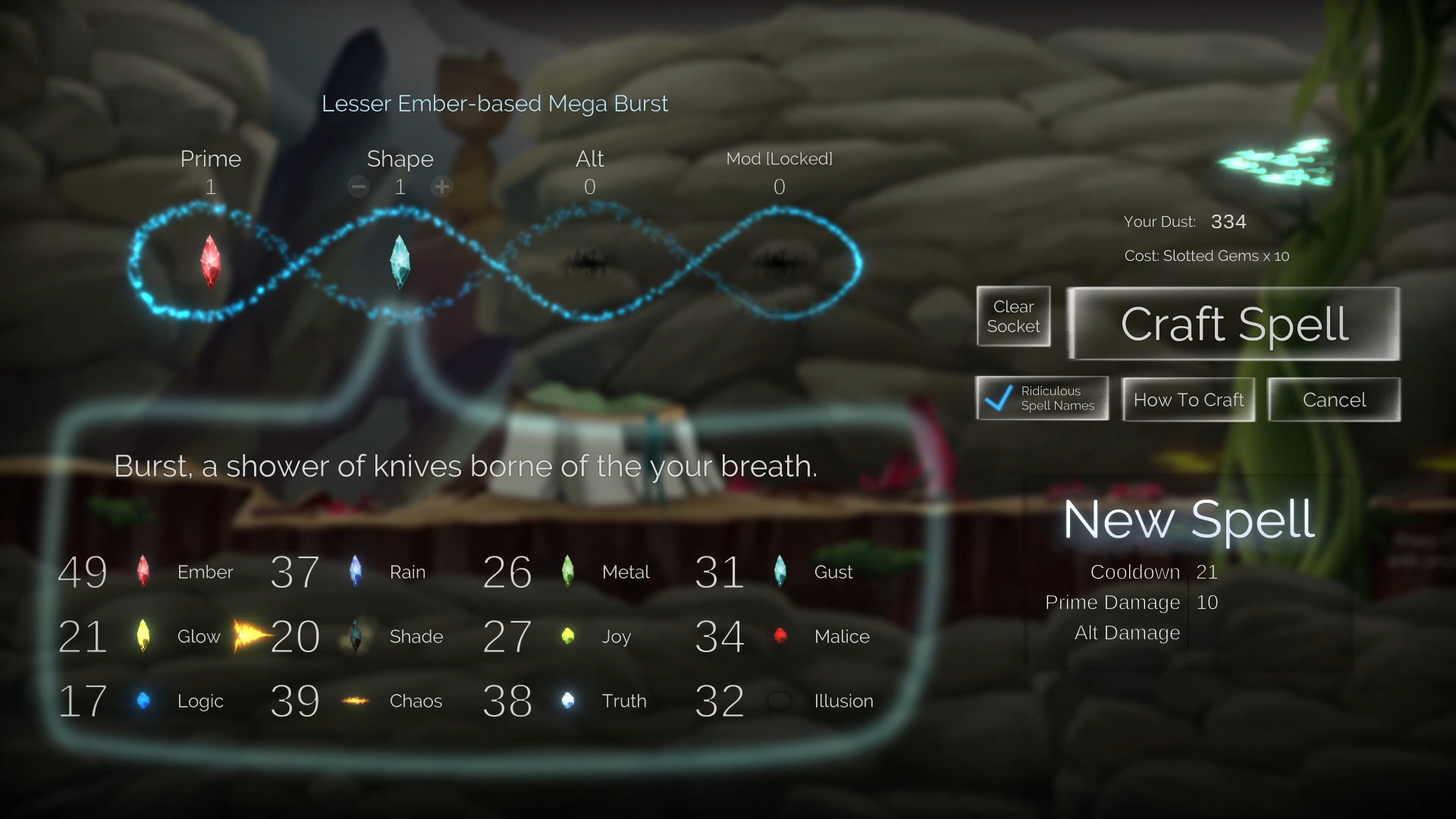This screenshot has height=819, width=1456.
Task: Click the gem slotted under Shape
Action: click(400, 262)
